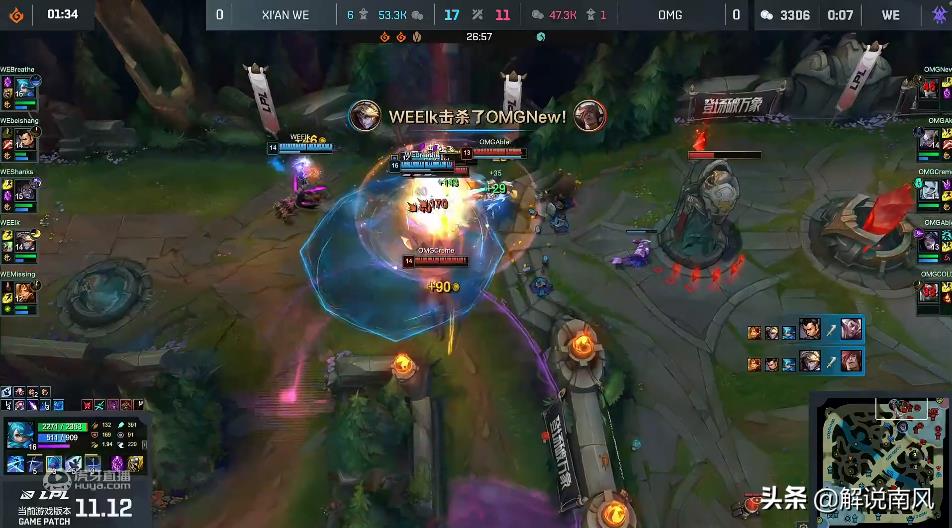Screen dimensions: 952x528
Task: Click the golden summoner spell icon in the stats panel
Action: click(135, 463)
